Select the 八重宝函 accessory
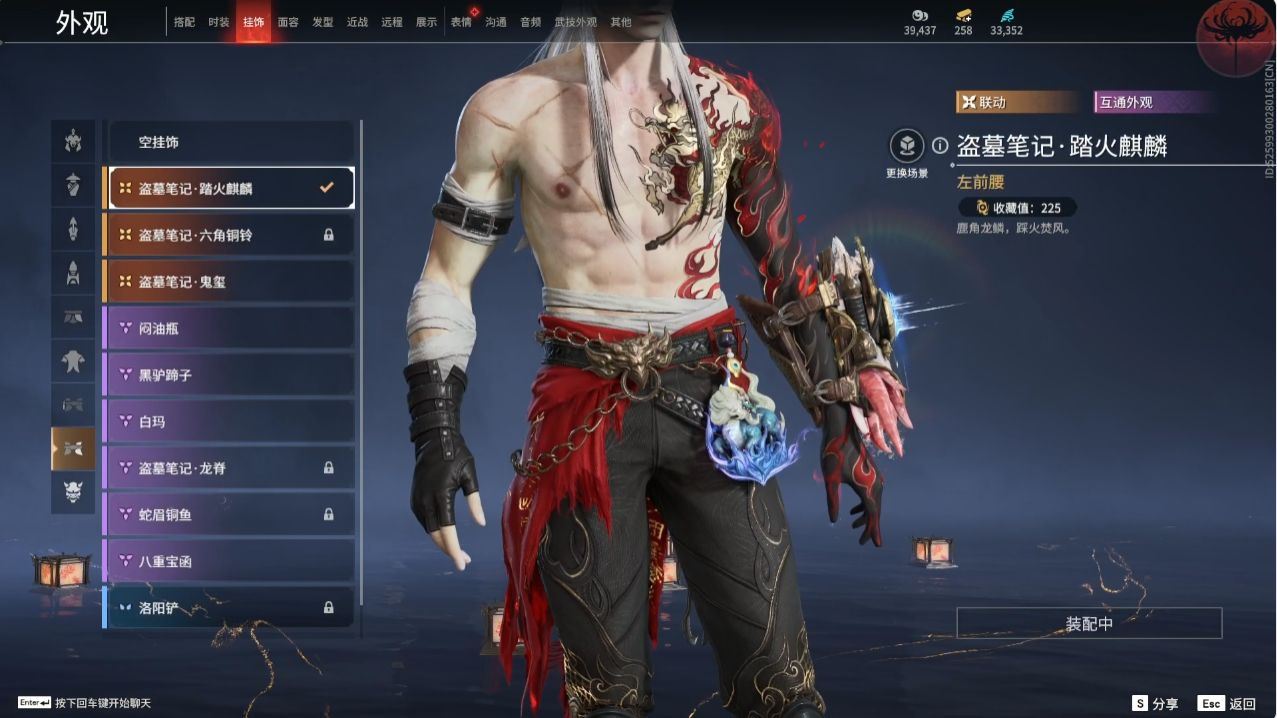Screen dimensions: 1277x718 point(230,561)
